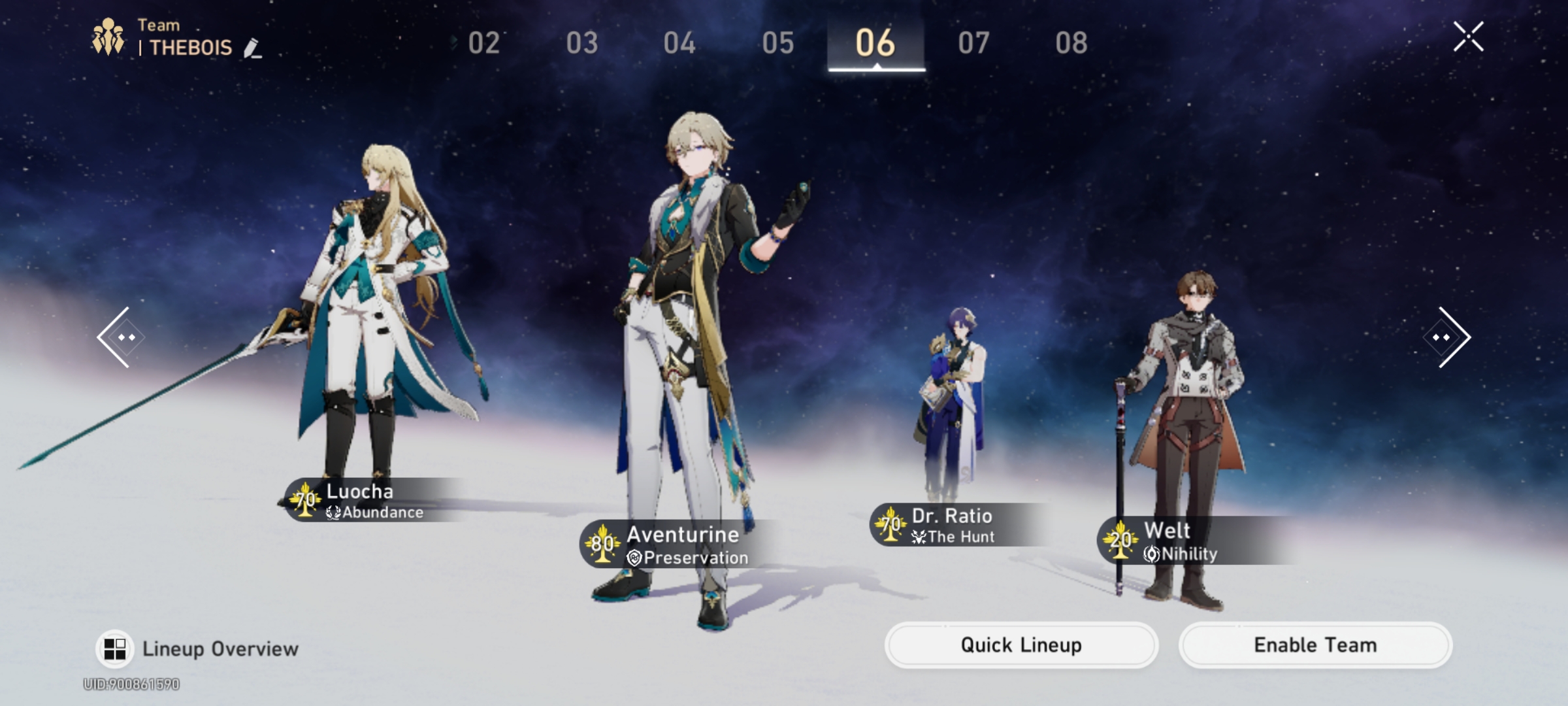Choose team tab 07
This screenshot has width=1568, height=706.
pos(973,43)
